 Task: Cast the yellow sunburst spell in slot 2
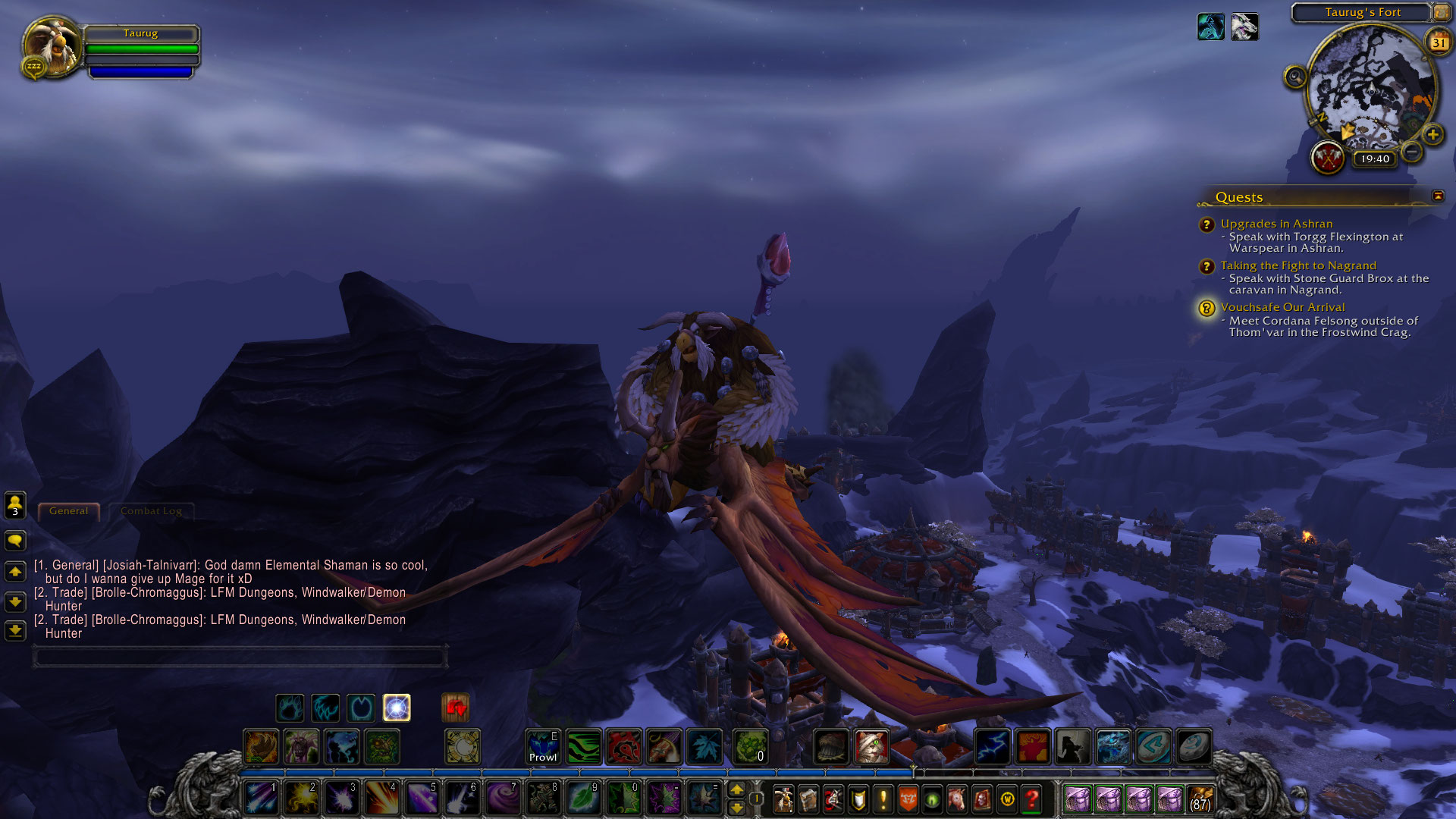301,799
